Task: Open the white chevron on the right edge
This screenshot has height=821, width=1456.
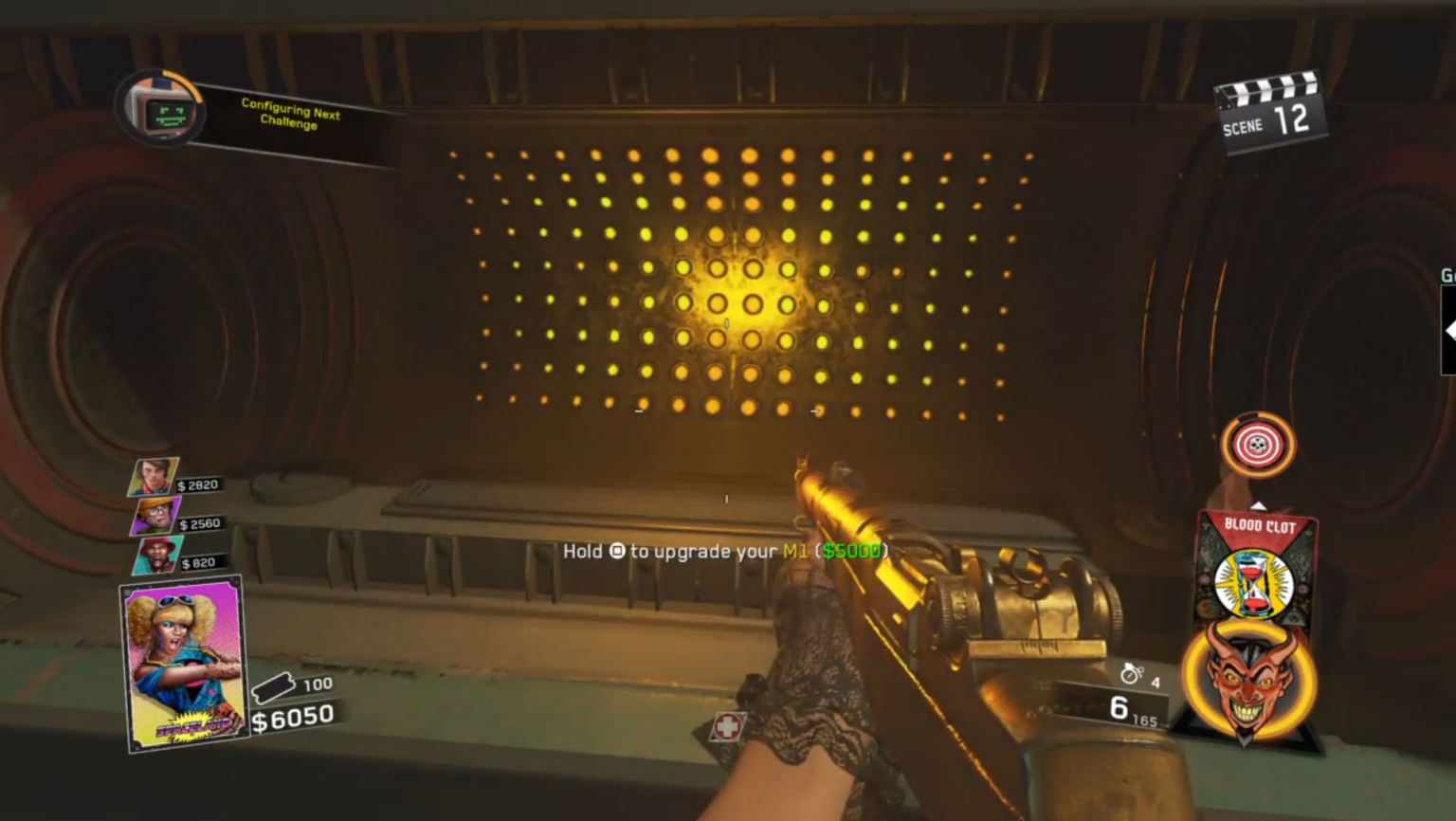Action: coord(1449,331)
